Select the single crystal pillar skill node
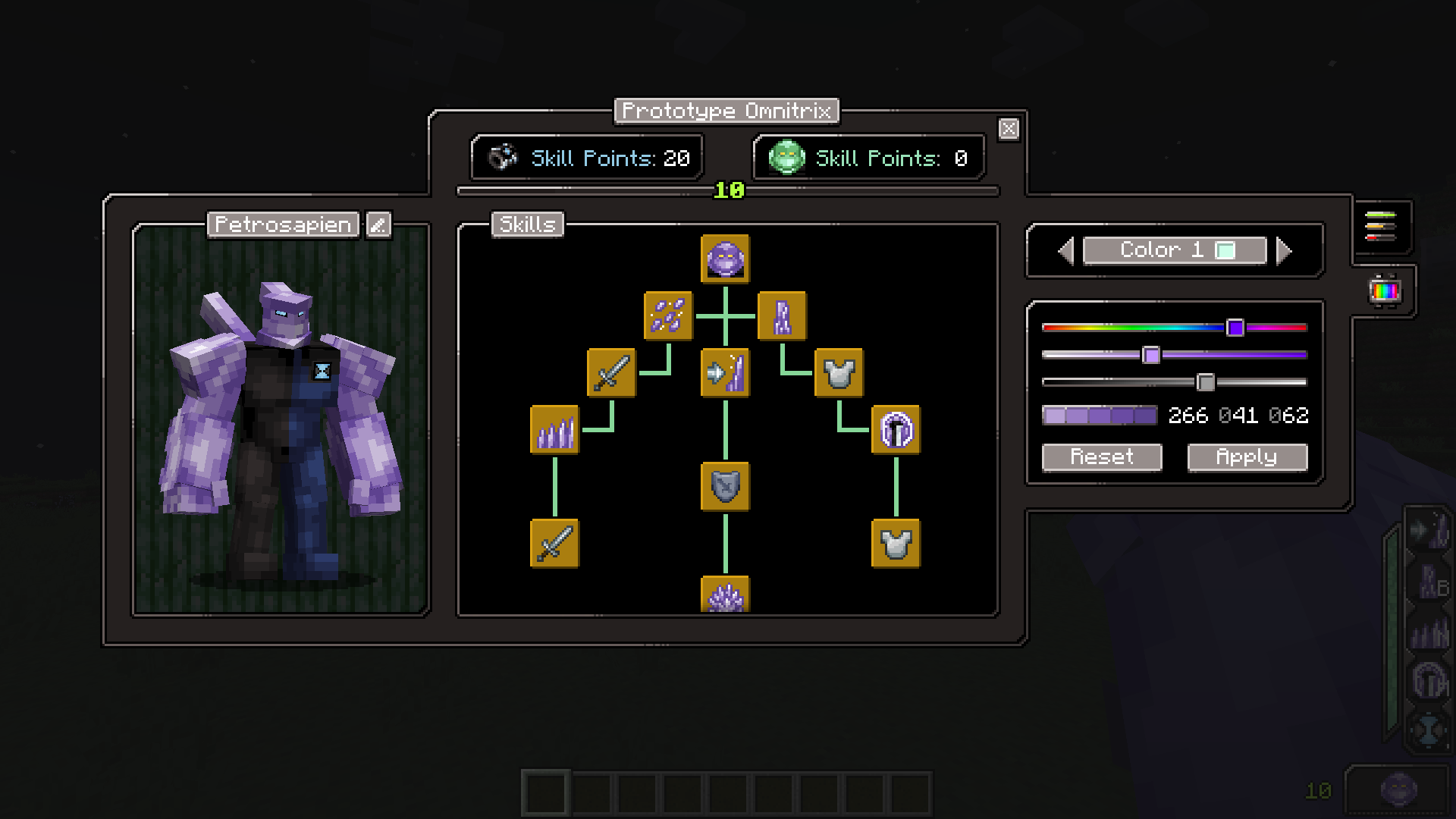 (782, 315)
